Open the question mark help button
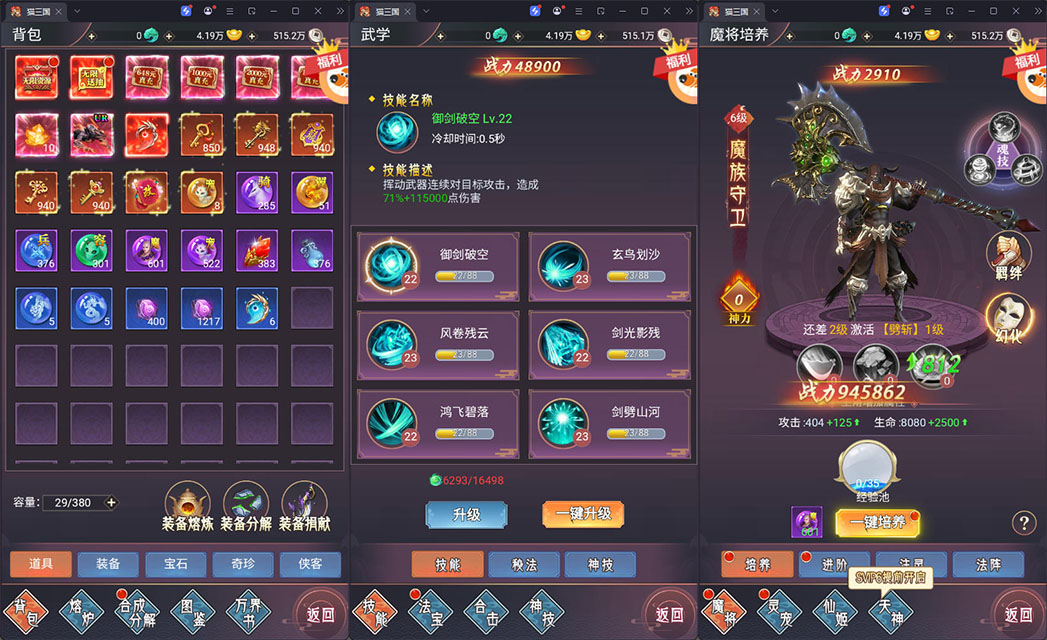Image resolution: width=1047 pixels, height=640 pixels. coord(1023,522)
